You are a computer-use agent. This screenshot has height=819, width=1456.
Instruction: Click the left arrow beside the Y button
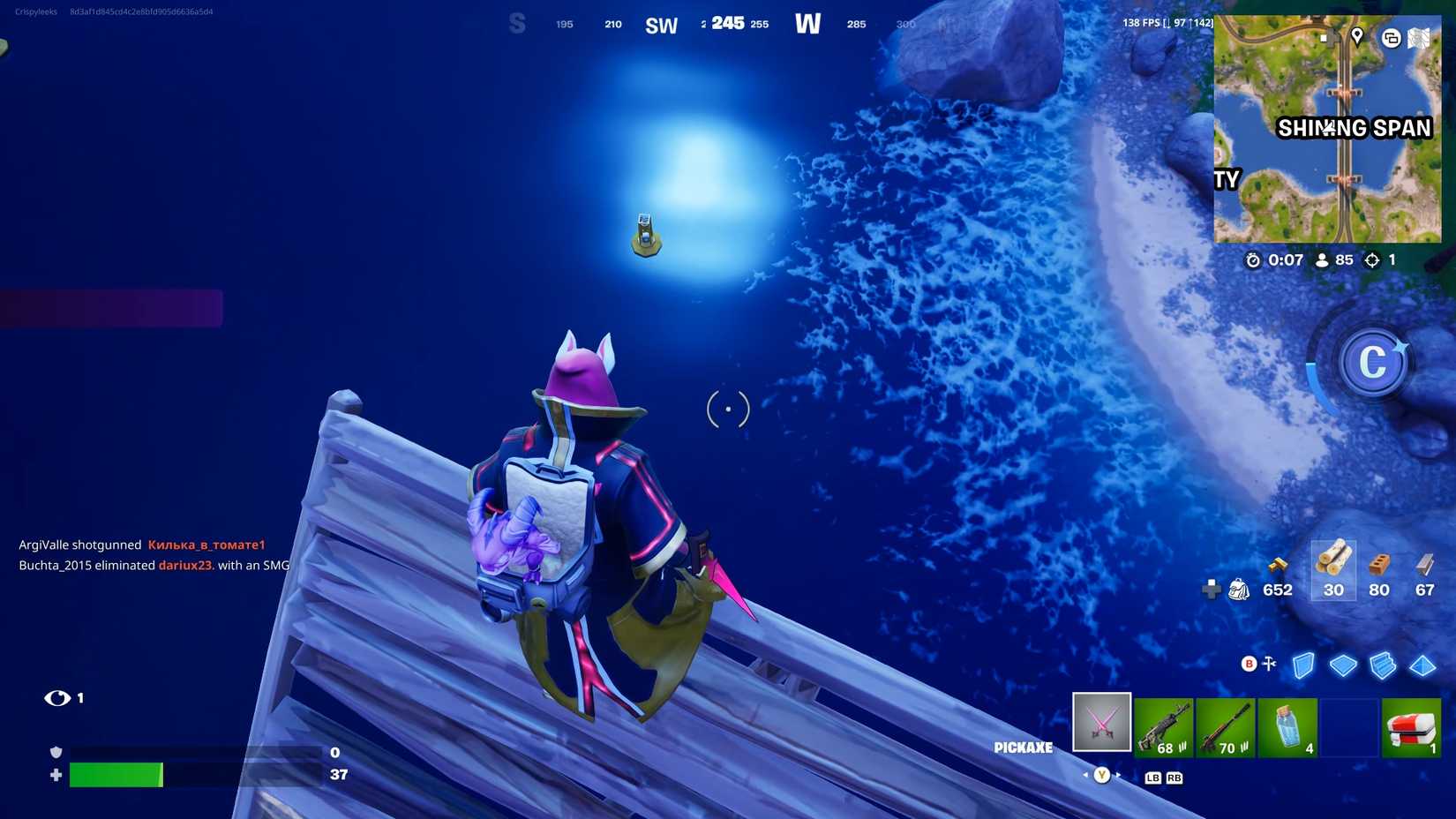[x=1084, y=772]
